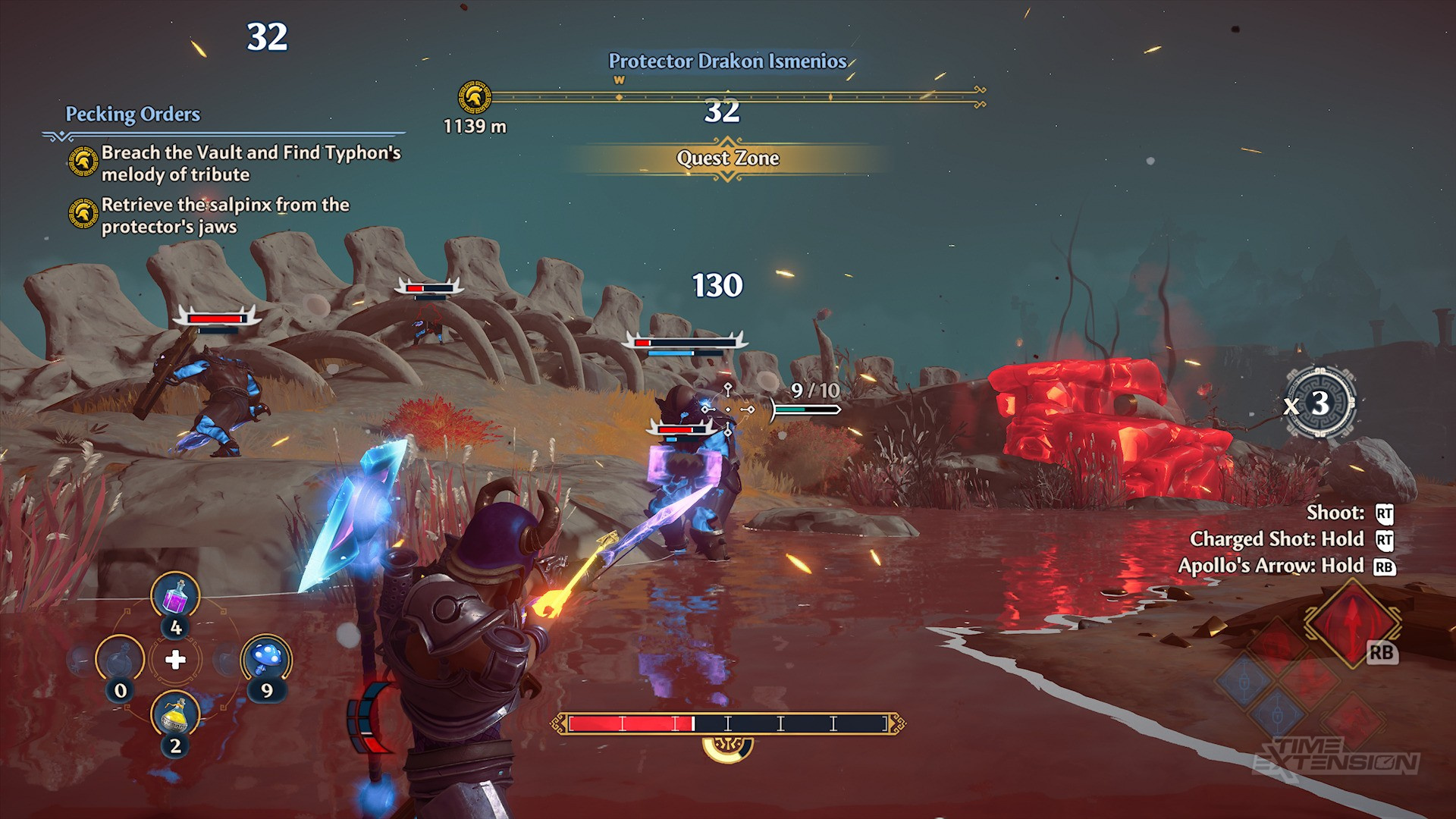Screen dimensions: 1456x819
Task: Click the plus symbol in the potion wheel
Action: (175, 660)
